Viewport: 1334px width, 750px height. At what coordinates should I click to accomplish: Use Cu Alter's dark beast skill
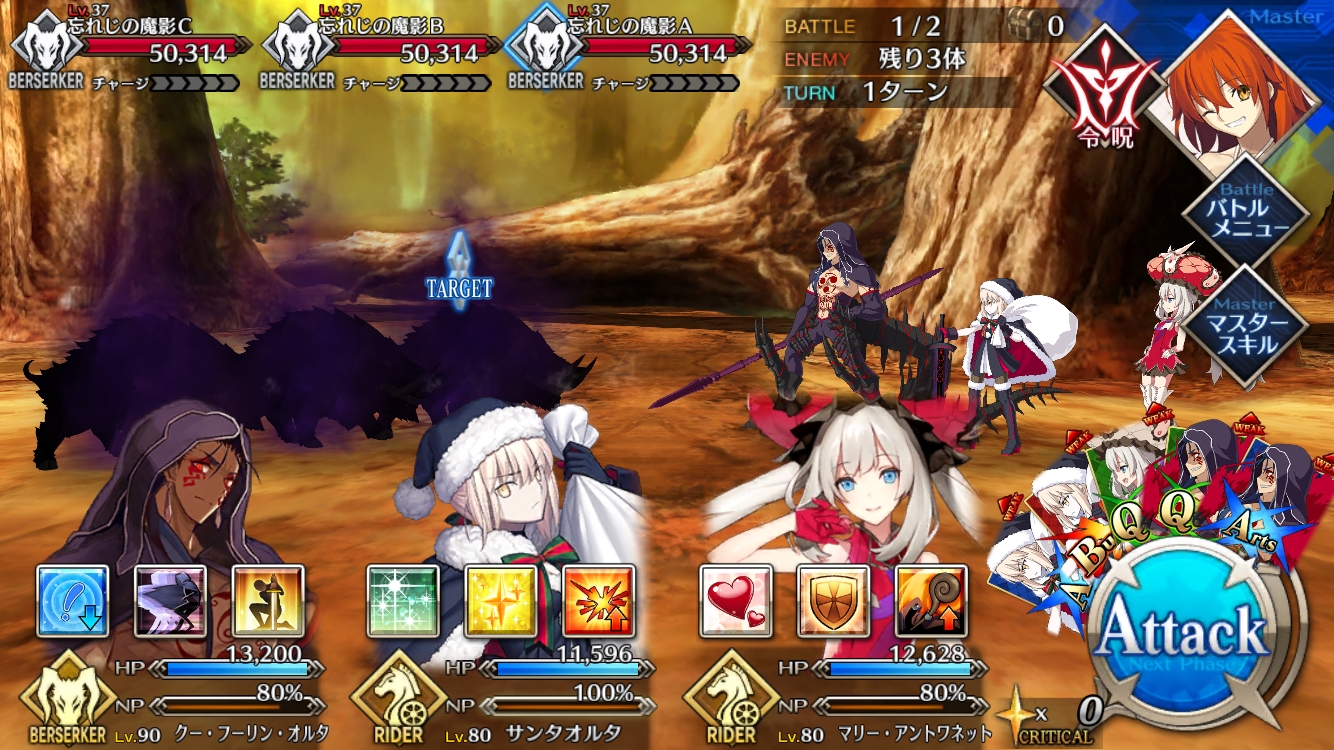[x=171, y=601]
